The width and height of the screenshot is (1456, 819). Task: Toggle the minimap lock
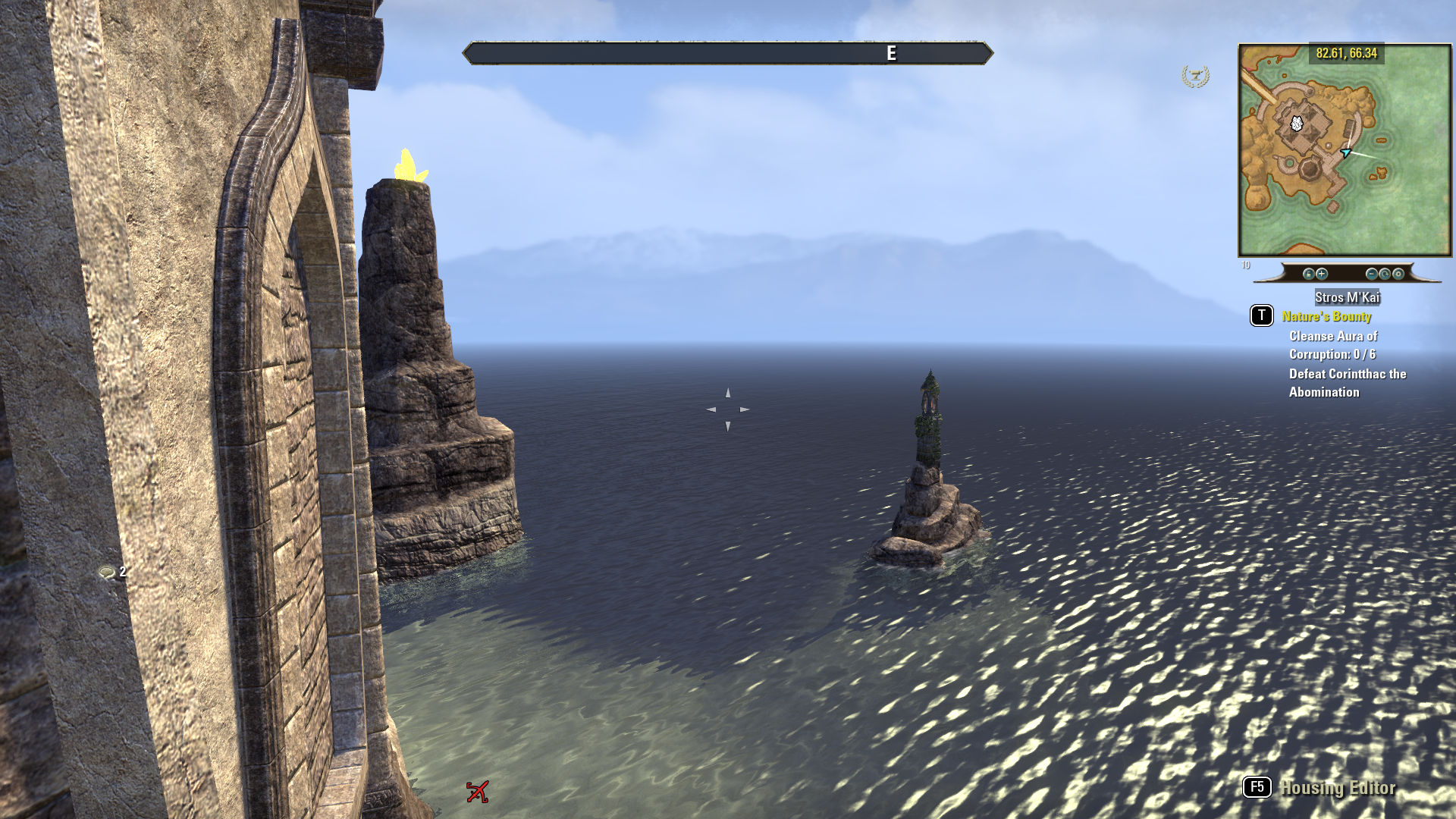click(x=1308, y=274)
